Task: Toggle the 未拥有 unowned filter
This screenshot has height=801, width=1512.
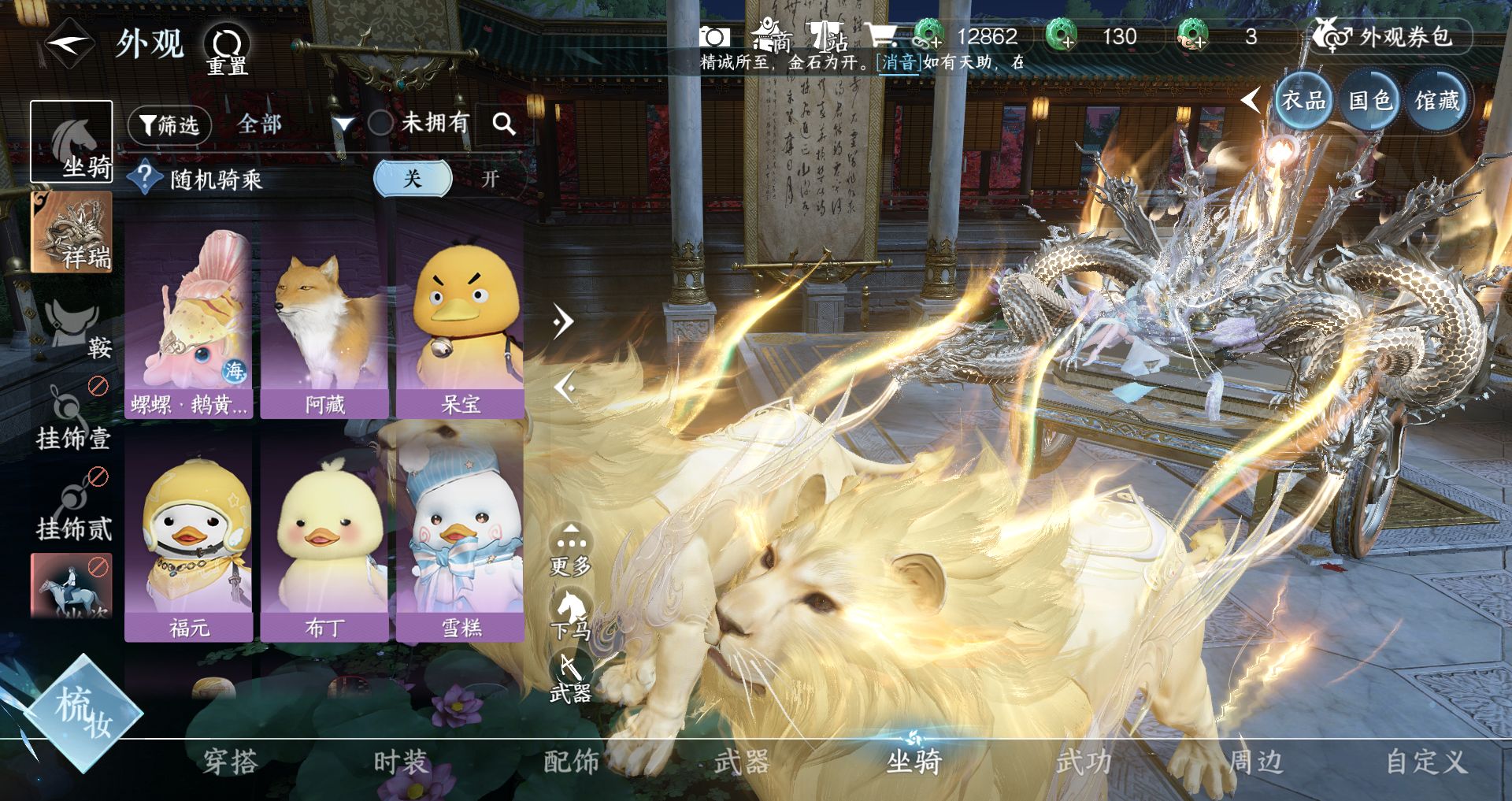Action: [x=381, y=123]
